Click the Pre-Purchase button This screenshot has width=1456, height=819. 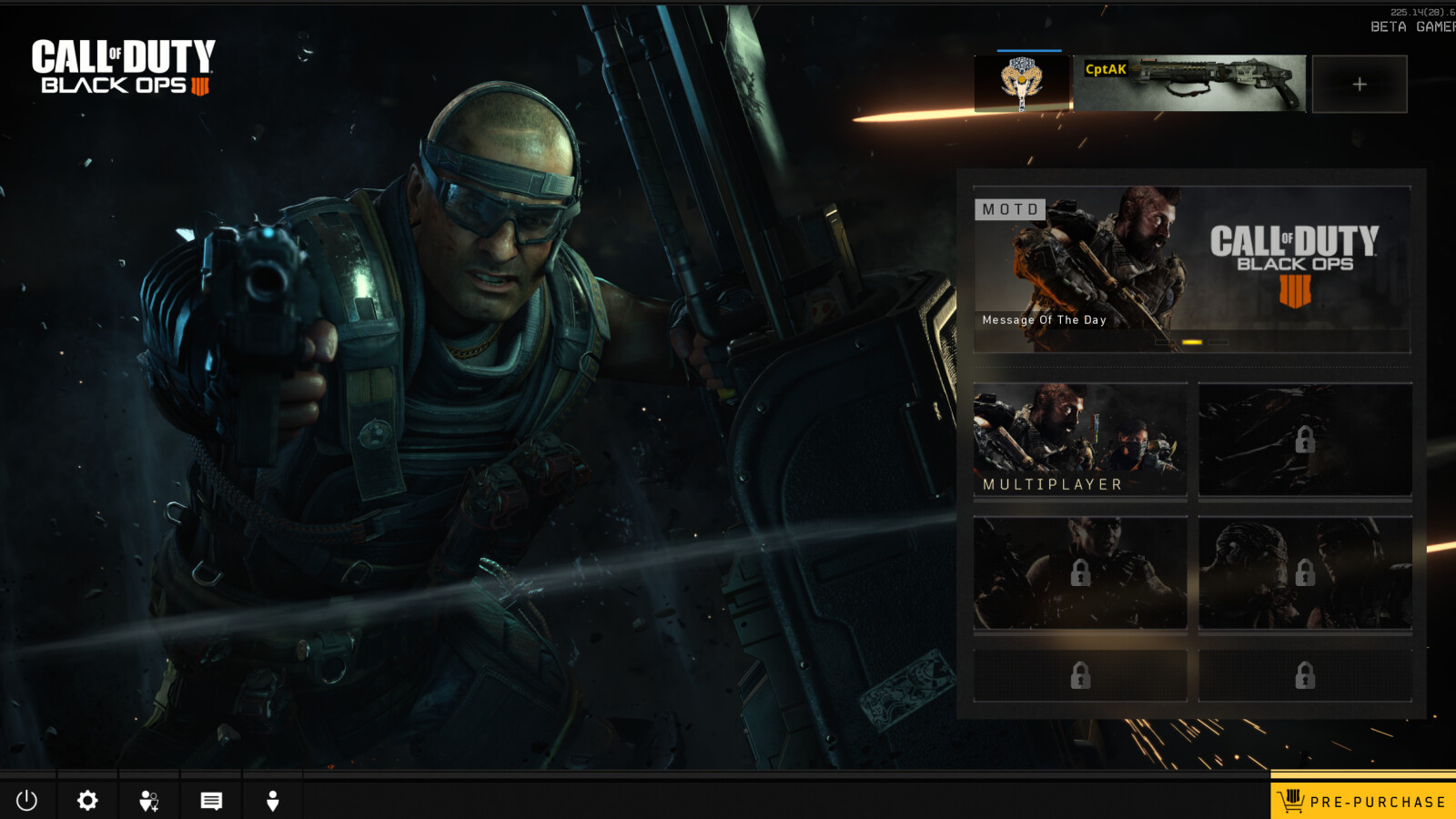[1363, 801]
